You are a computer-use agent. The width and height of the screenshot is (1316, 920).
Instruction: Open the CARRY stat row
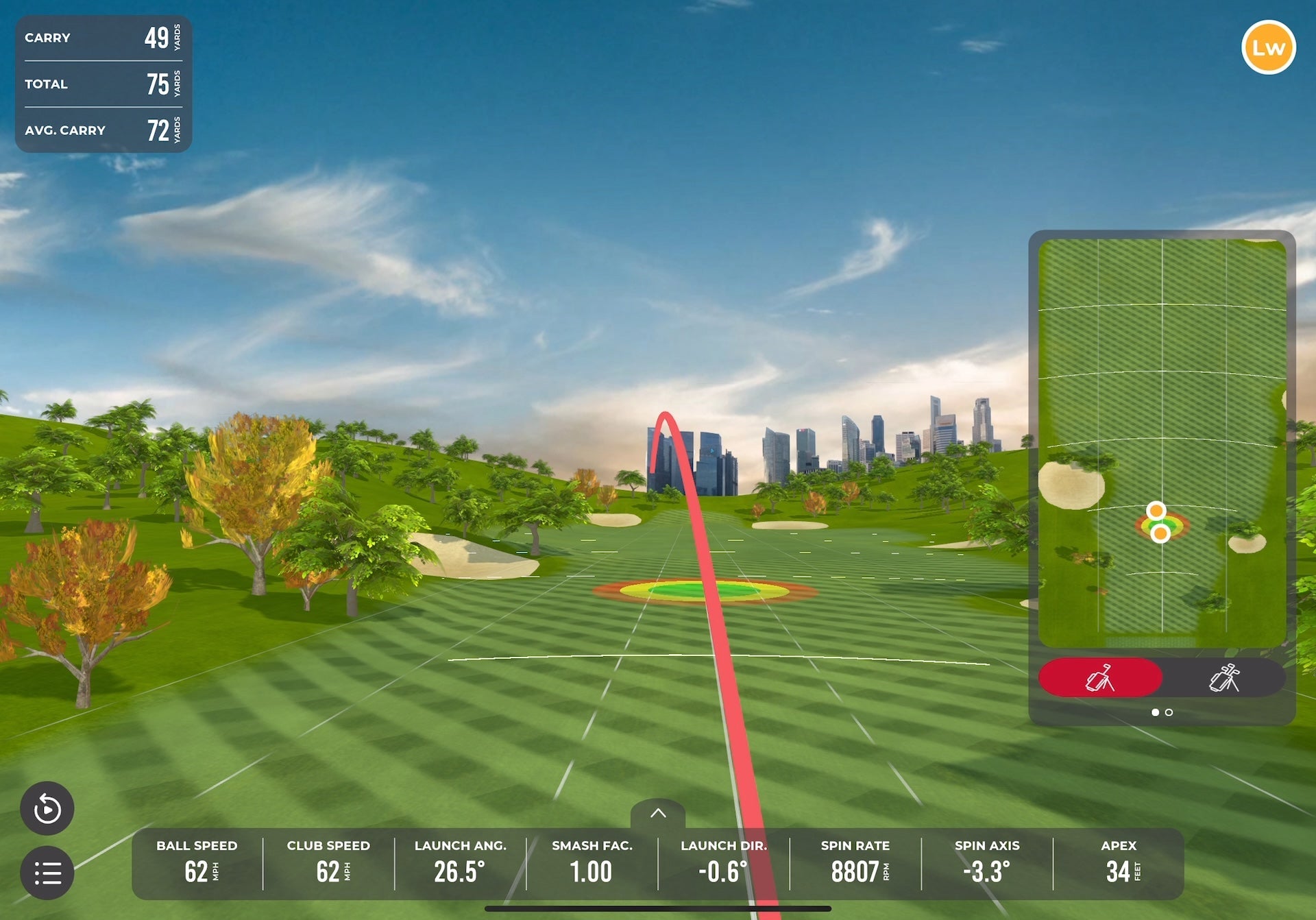coord(103,38)
